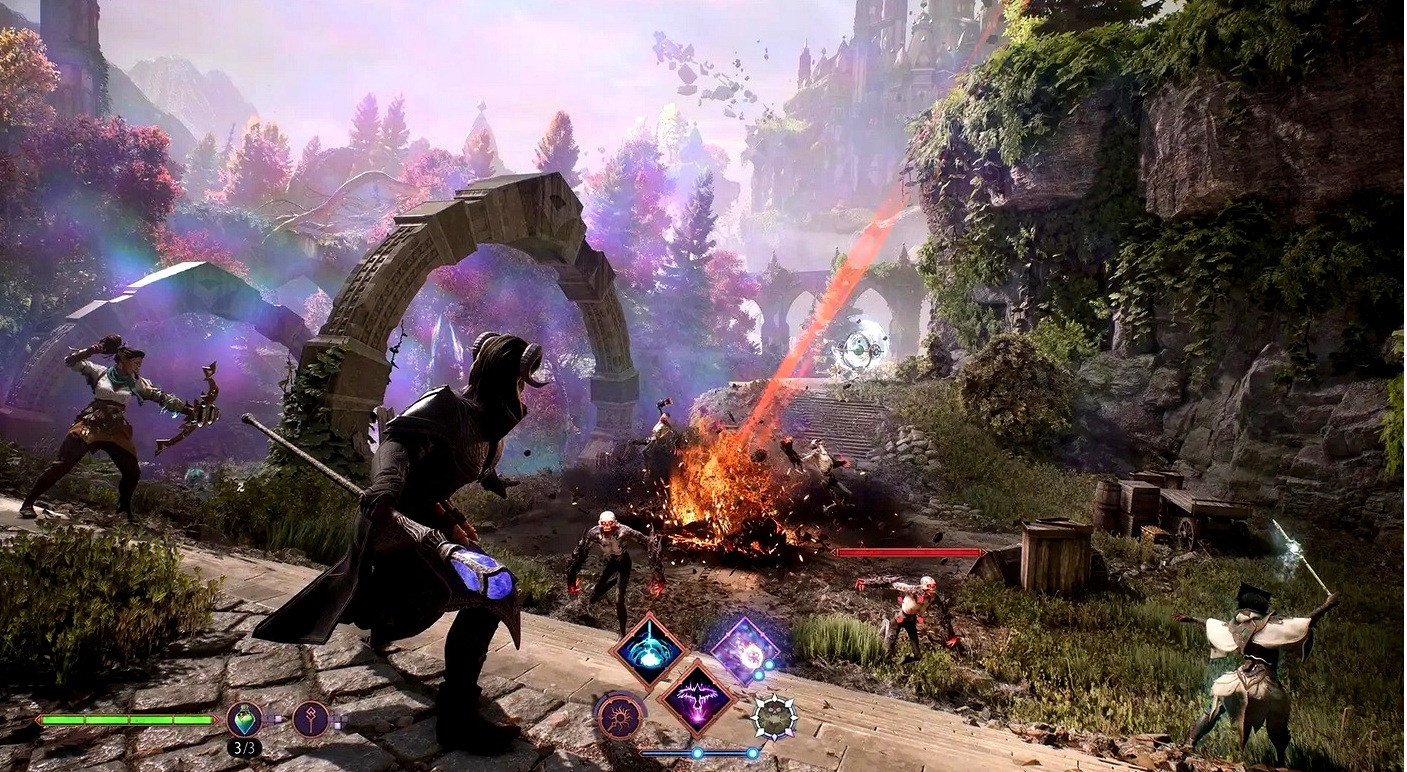Trigger the glowing purple orb ability
Image resolution: width=1407 pixels, height=772 pixels.
(x=745, y=650)
